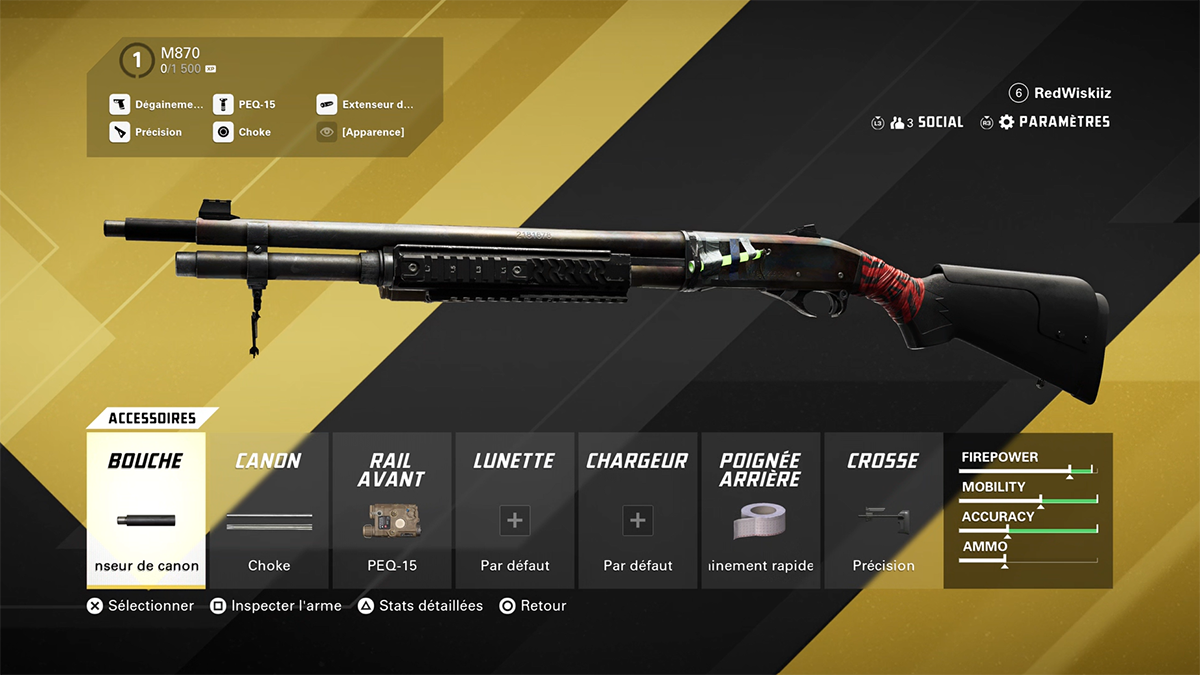Select the empty Chargeur slot
The height and width of the screenshot is (675, 1200).
click(x=638, y=510)
